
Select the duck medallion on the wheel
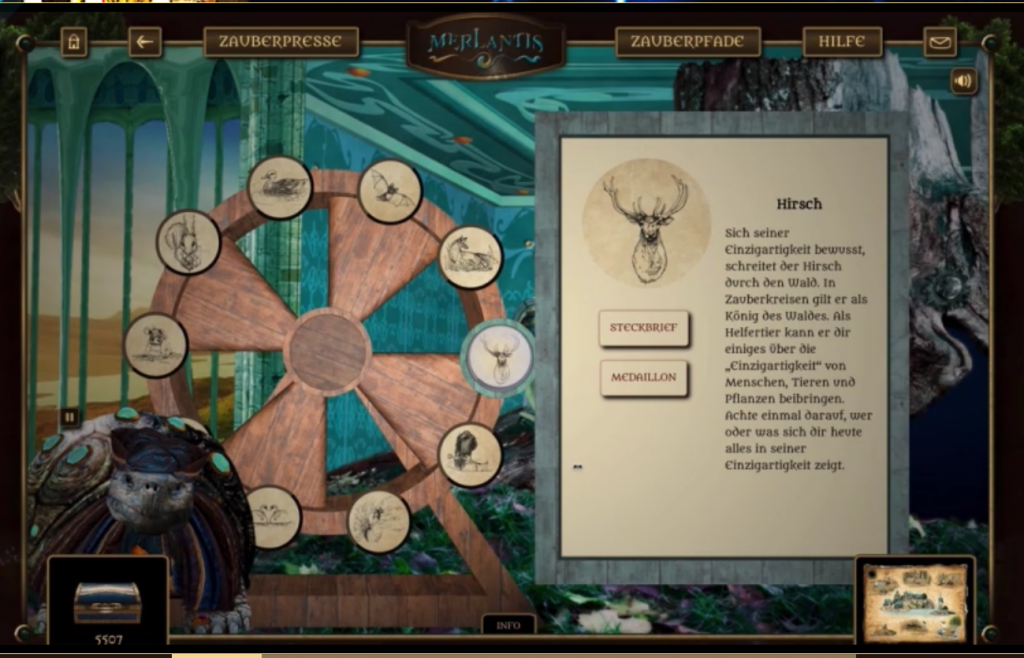tap(280, 187)
